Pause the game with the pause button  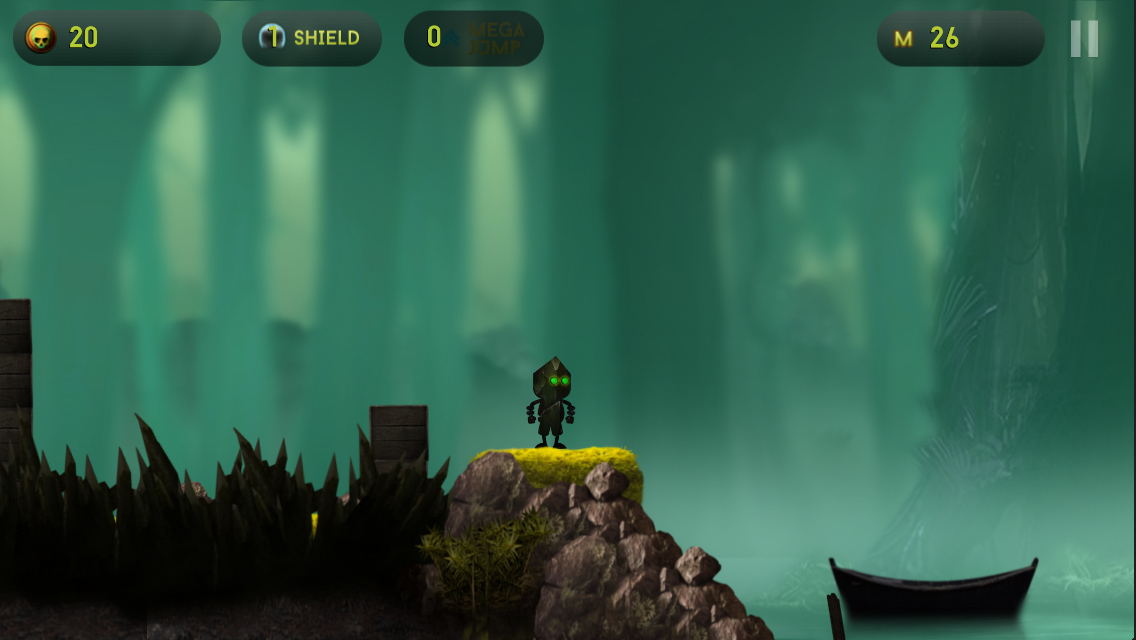(1084, 39)
